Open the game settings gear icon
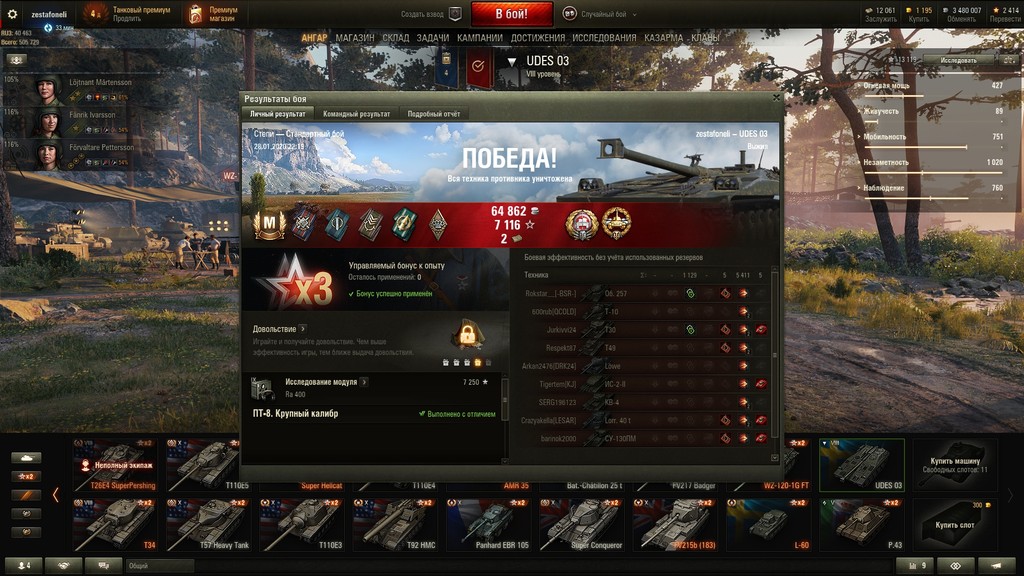 click(x=12, y=14)
